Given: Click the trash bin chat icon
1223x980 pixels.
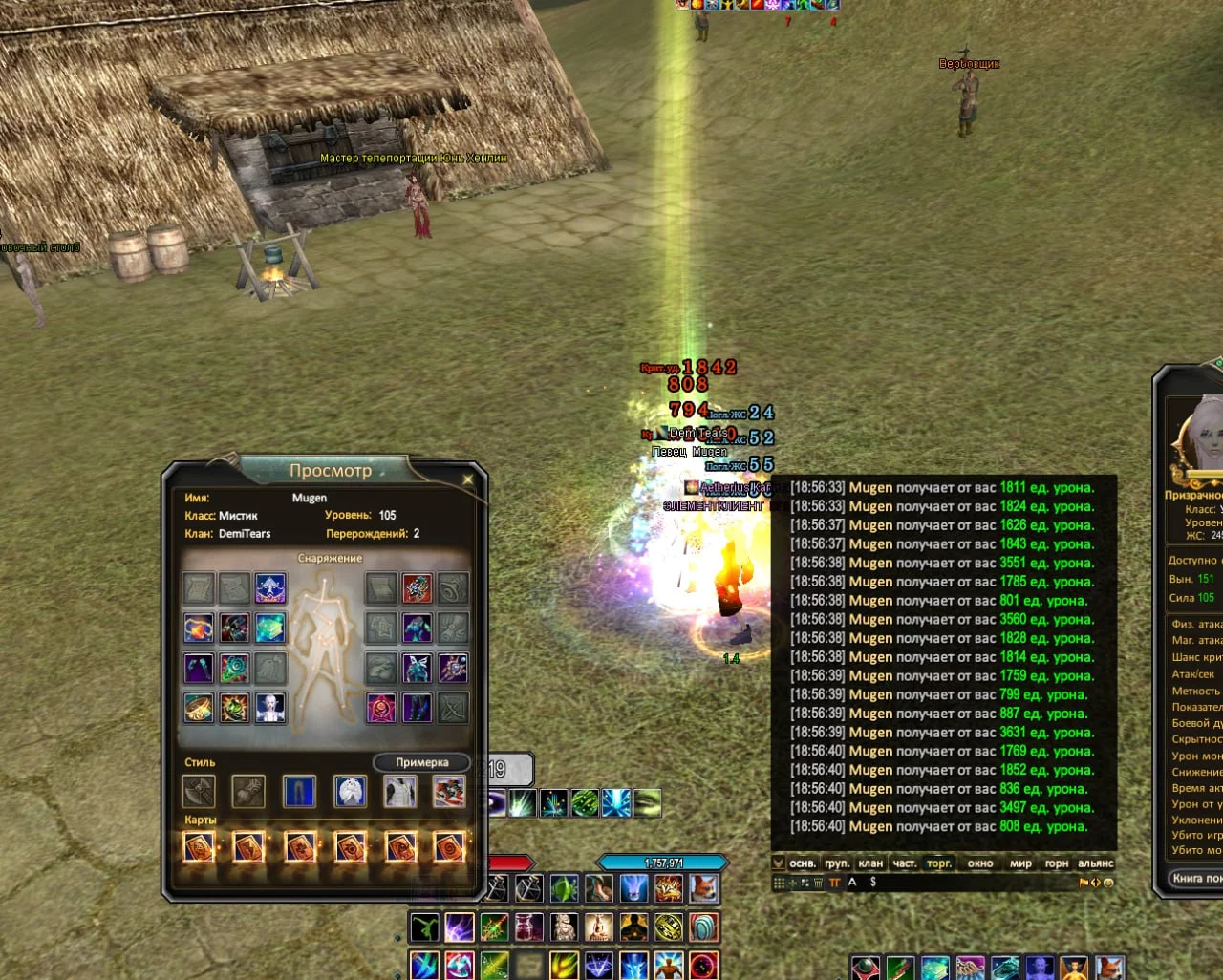Looking at the screenshot, I should (818, 883).
